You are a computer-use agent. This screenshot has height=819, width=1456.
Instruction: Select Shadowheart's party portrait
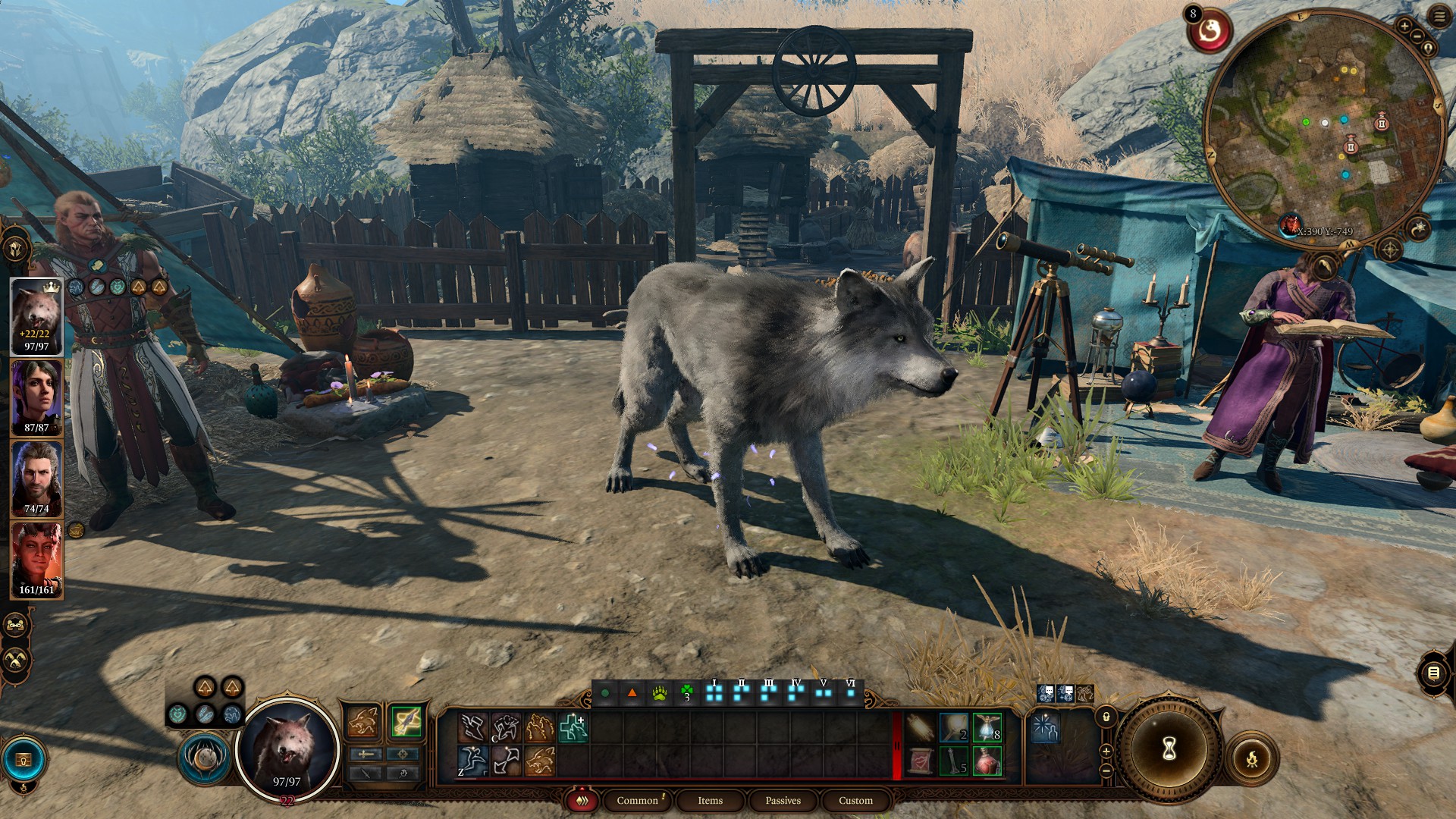point(36,398)
